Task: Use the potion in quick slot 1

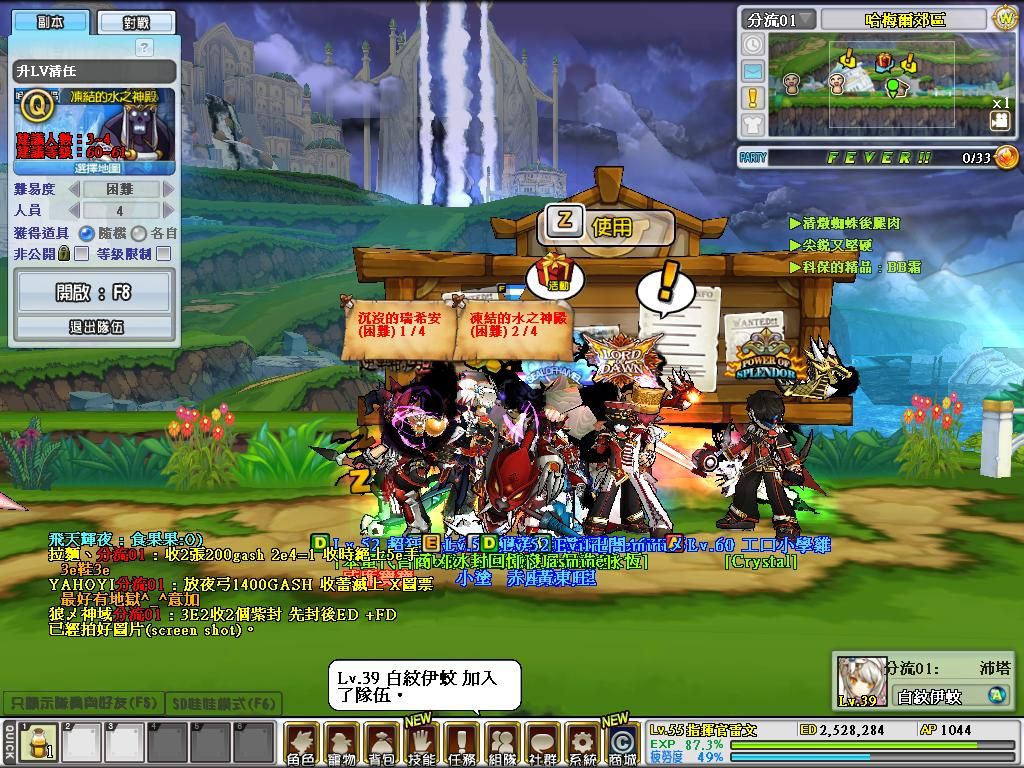Action: (39, 744)
